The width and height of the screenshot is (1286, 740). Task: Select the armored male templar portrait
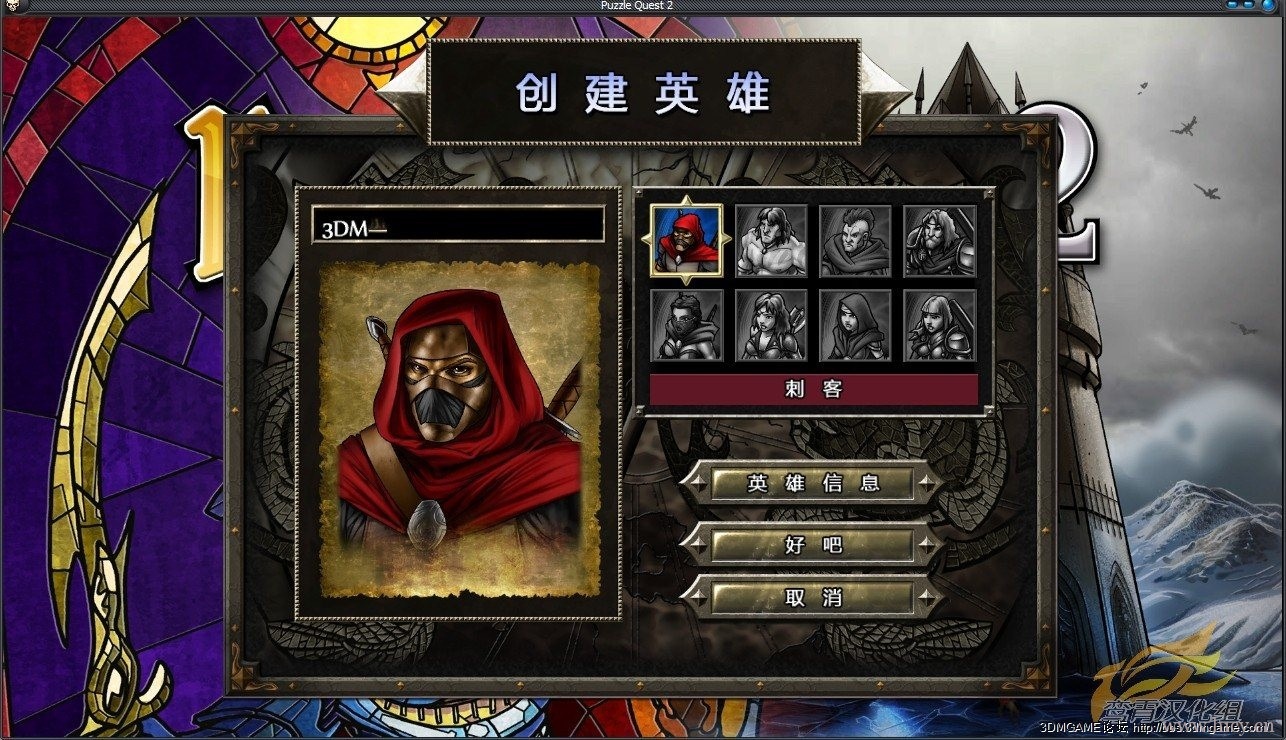pyautogui.click(x=938, y=240)
